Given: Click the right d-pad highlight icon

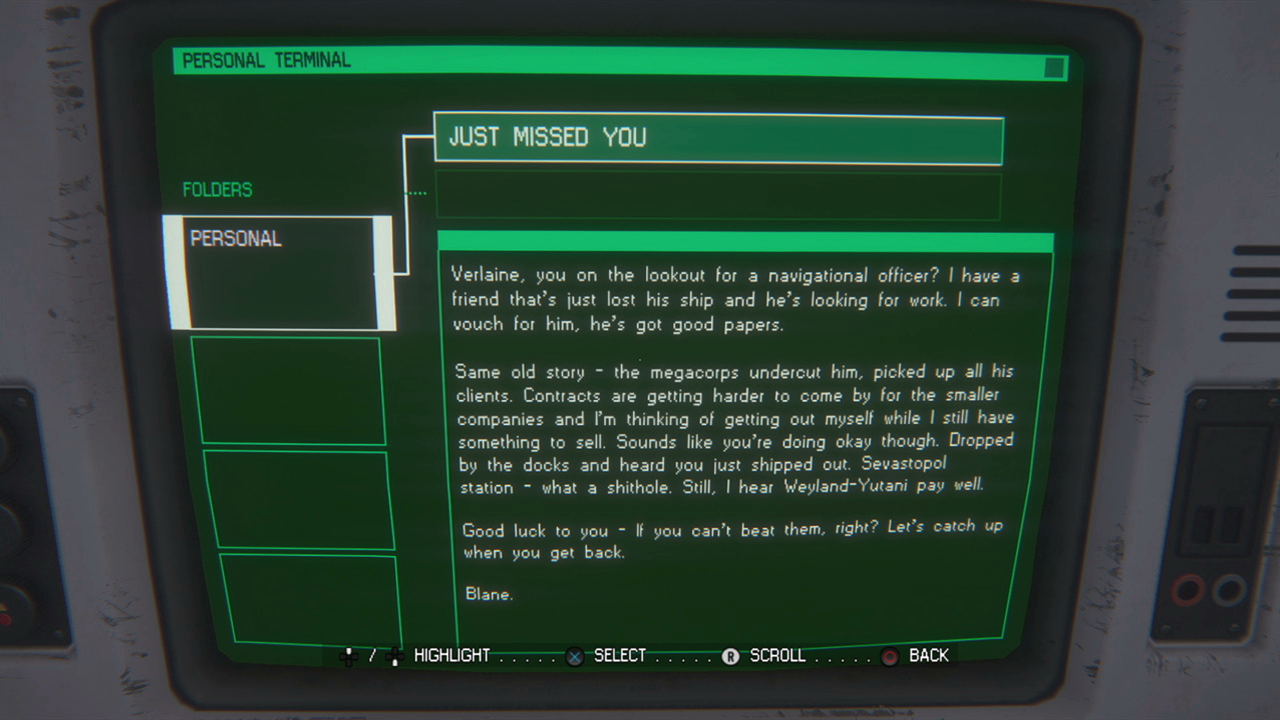Looking at the screenshot, I should click(x=395, y=656).
